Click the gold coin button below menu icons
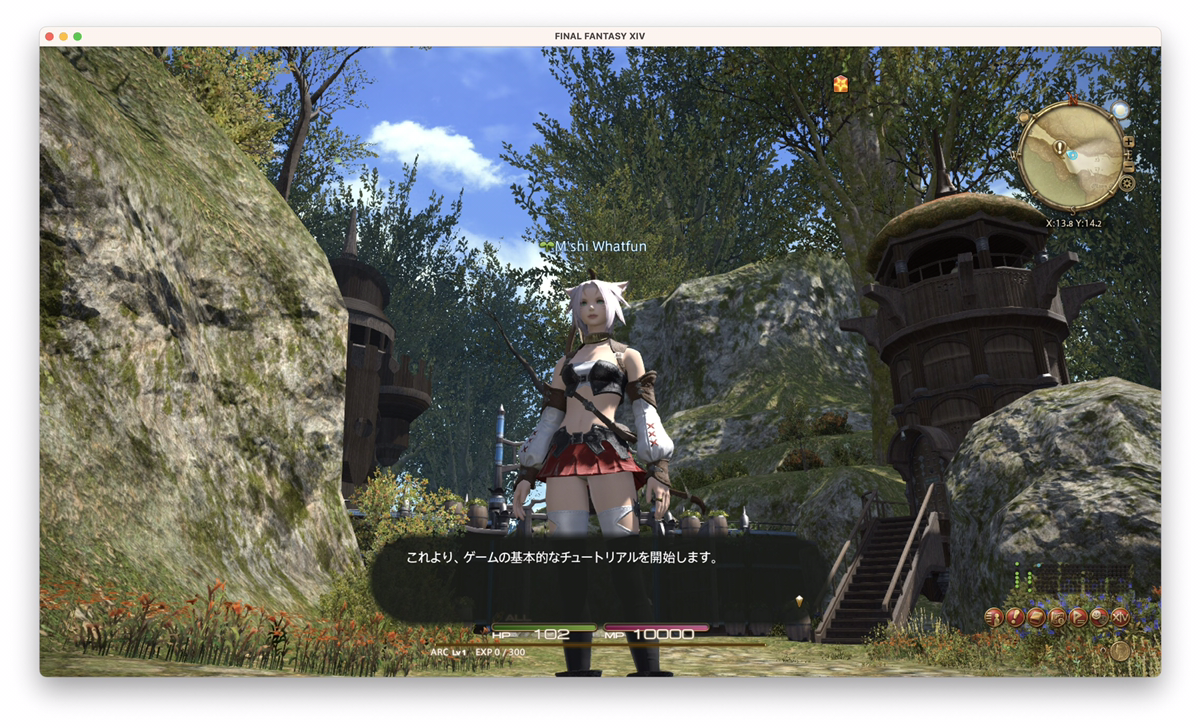Image resolution: width=1200 pixels, height=728 pixels. coord(1120,650)
